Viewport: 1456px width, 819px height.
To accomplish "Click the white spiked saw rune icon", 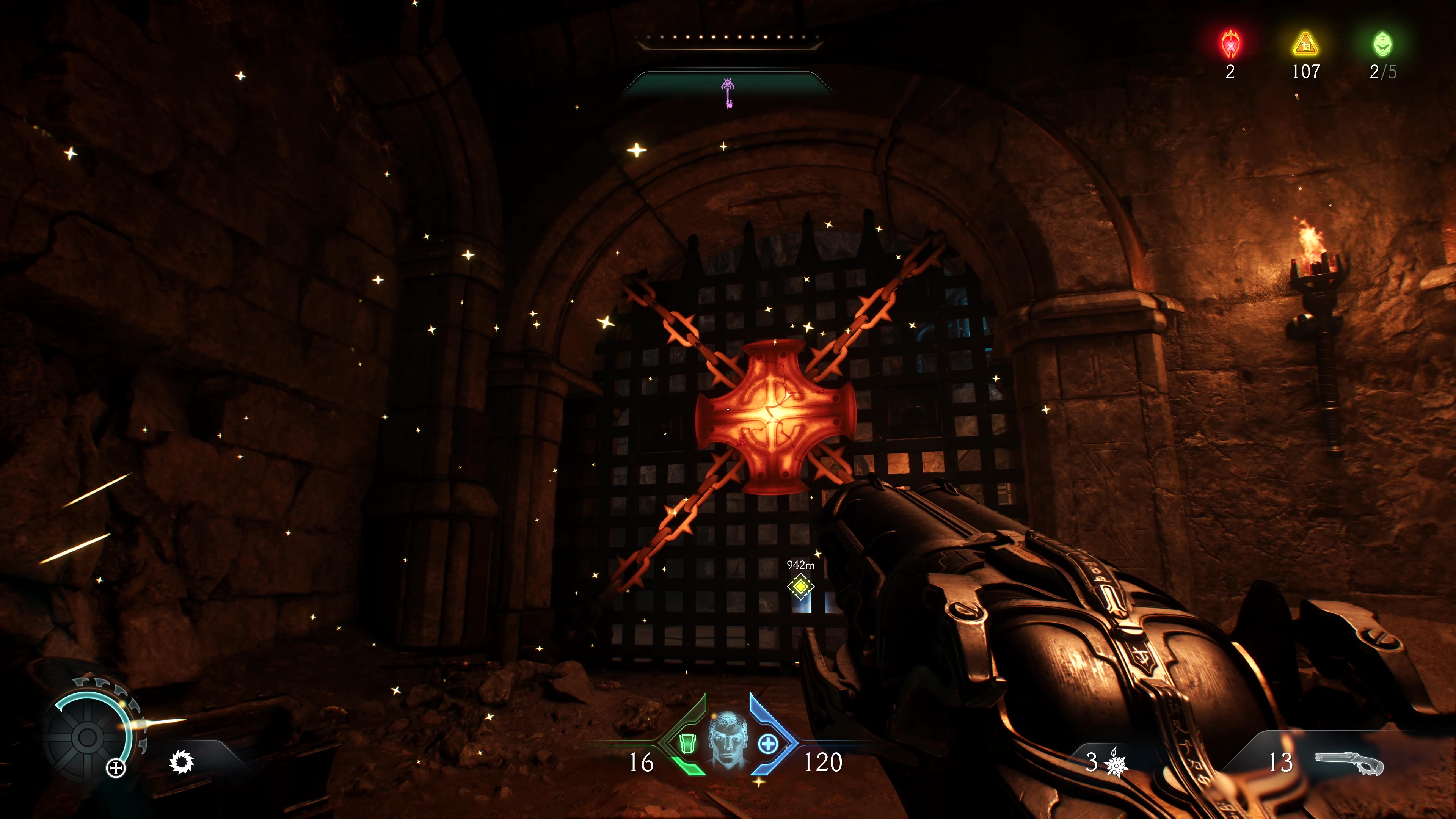I will 182,761.
